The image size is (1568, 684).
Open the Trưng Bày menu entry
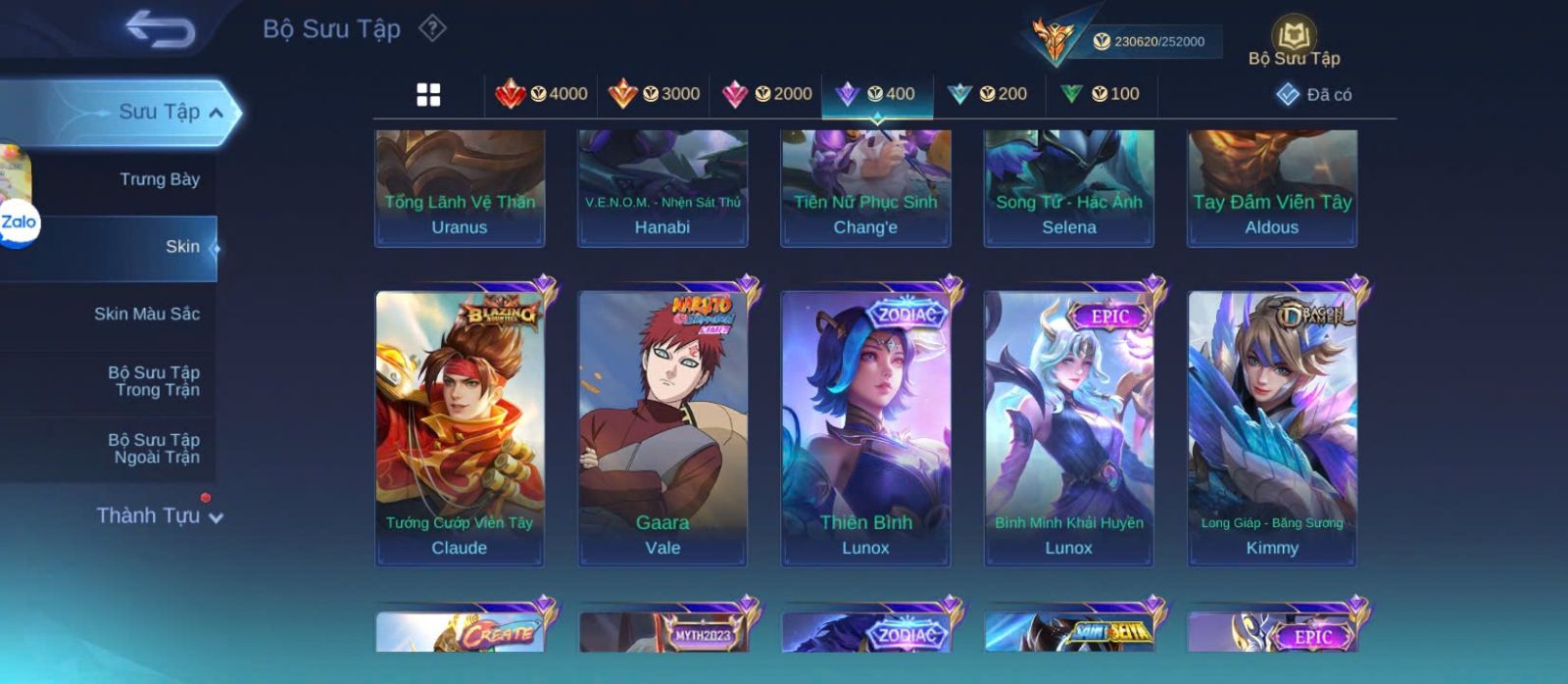pyautogui.click(x=159, y=179)
